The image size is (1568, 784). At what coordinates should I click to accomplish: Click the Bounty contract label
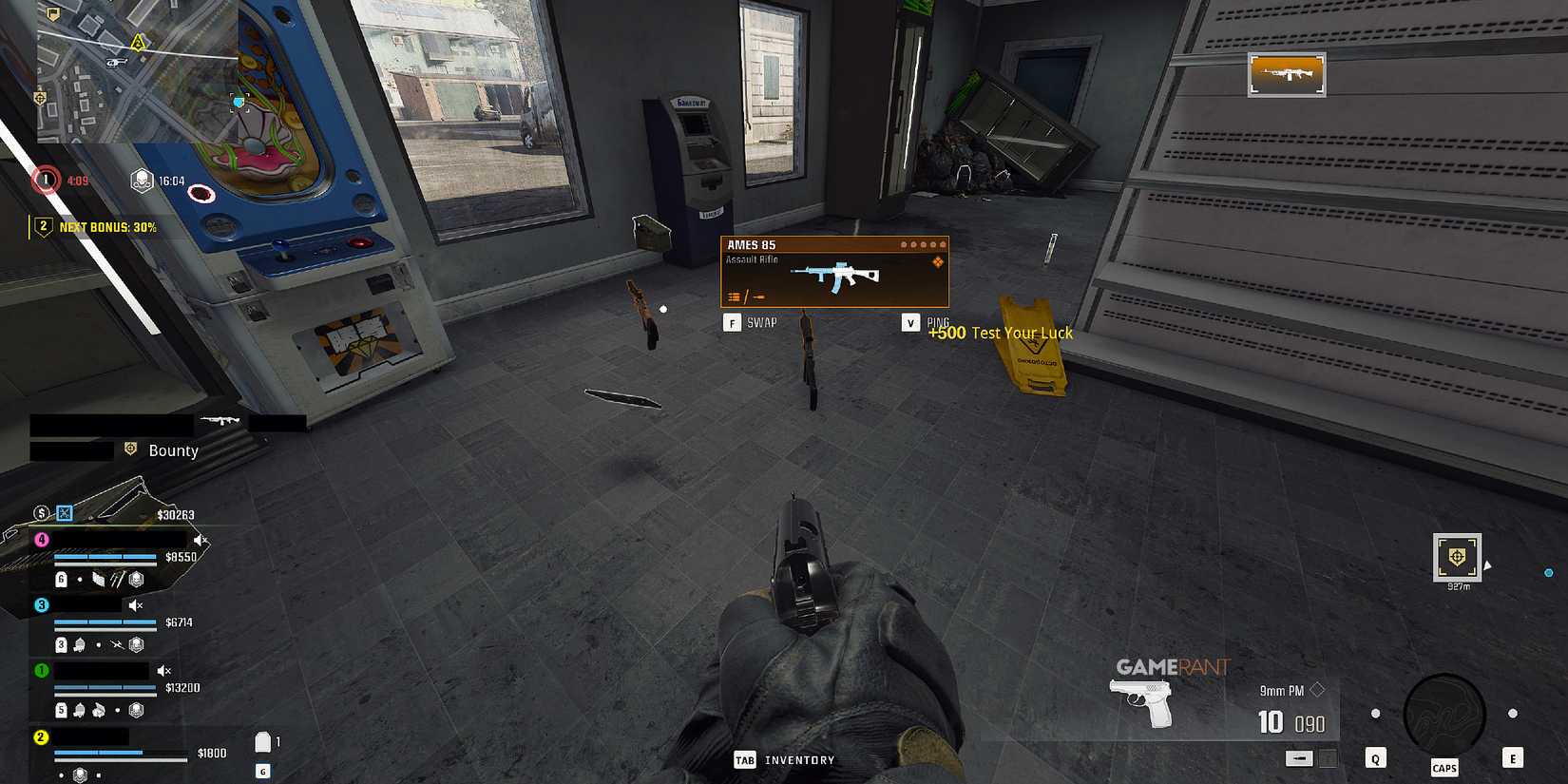pyautogui.click(x=174, y=450)
